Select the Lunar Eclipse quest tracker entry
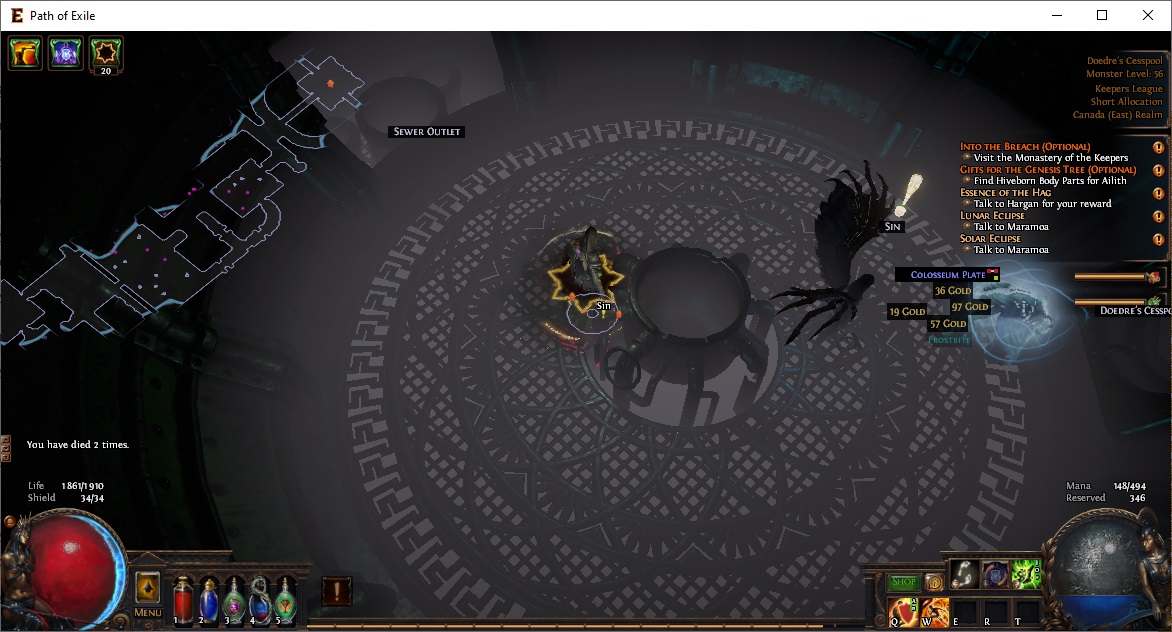Screen dimensions: 1172x632 click(x=992, y=215)
